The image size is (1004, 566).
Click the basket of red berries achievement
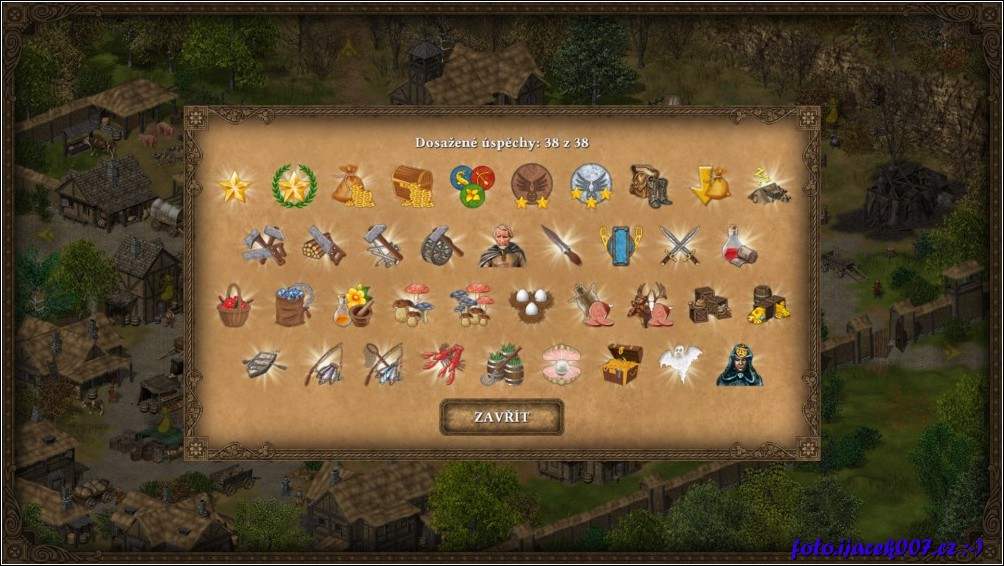coord(234,304)
